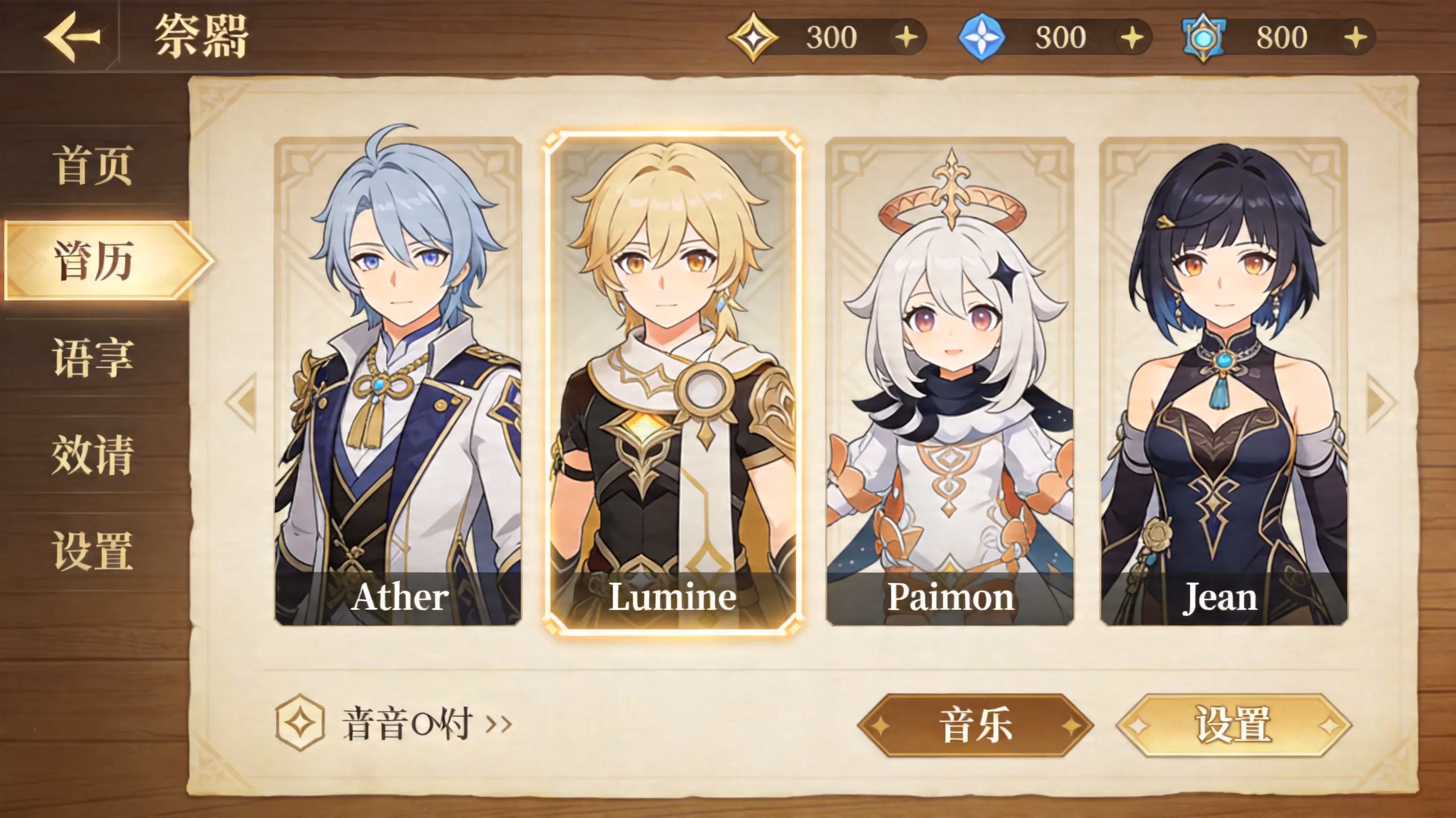
Task: Choose the Ather character card
Action: [x=398, y=381]
